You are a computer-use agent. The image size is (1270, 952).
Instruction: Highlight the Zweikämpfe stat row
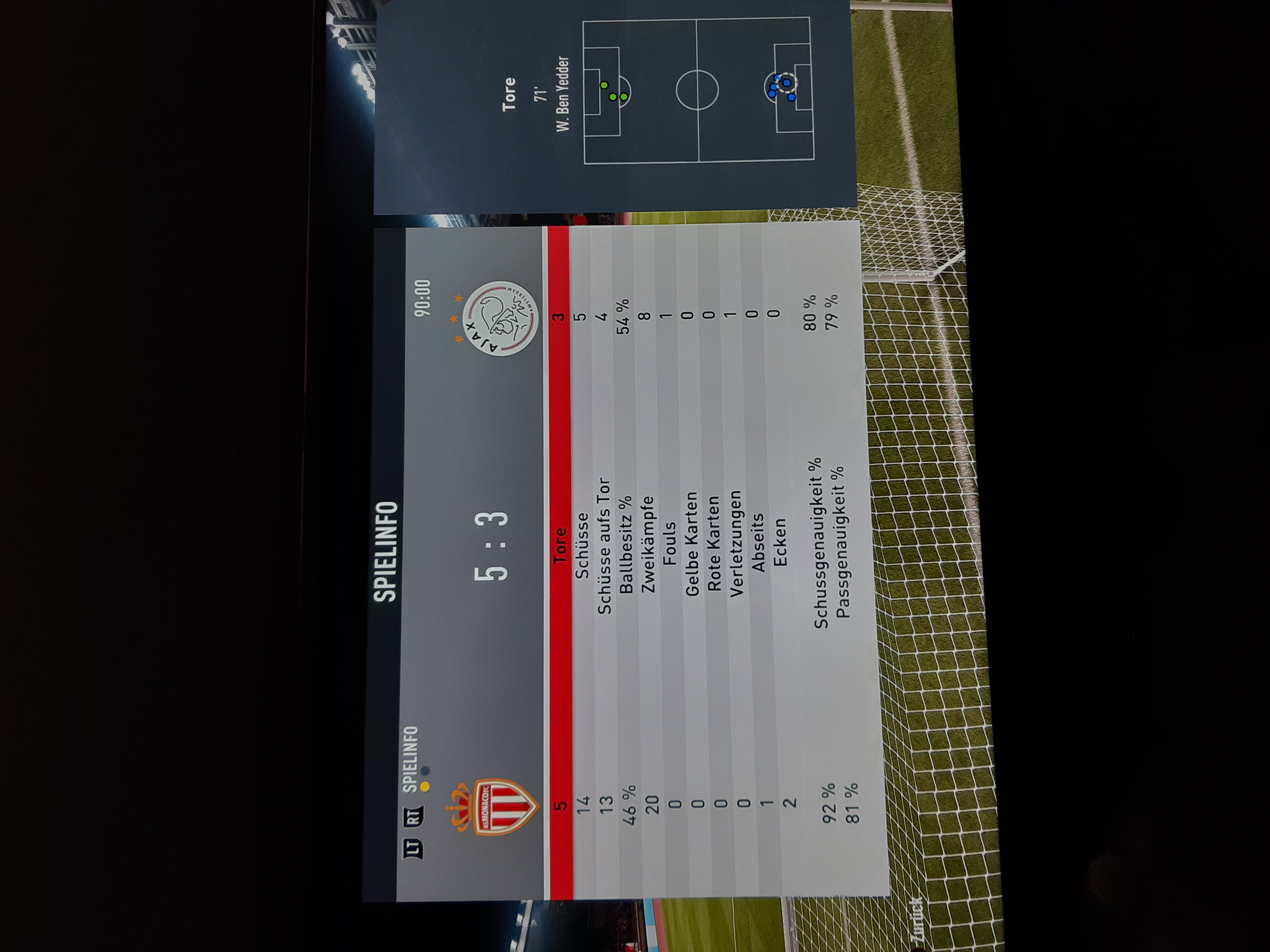tap(648, 545)
